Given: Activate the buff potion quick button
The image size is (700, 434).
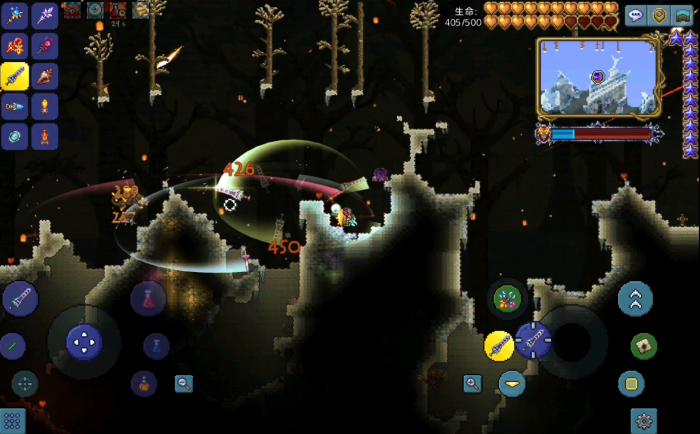Looking at the screenshot, I should pyautogui.click(x=144, y=382).
